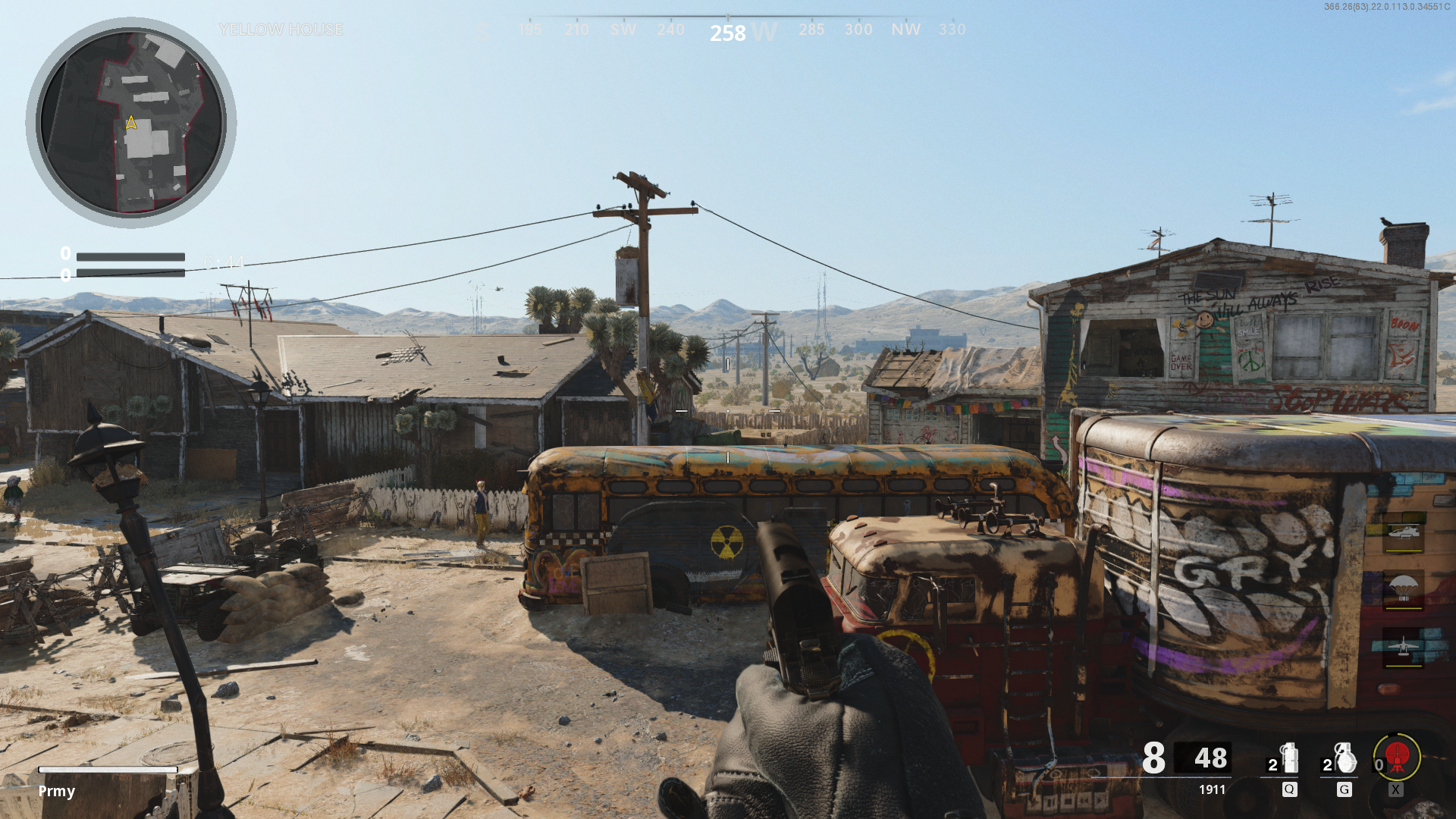Image resolution: width=1456 pixels, height=819 pixels.
Task: Activate the jet airstrike scorestreak icon
Action: tap(1403, 647)
